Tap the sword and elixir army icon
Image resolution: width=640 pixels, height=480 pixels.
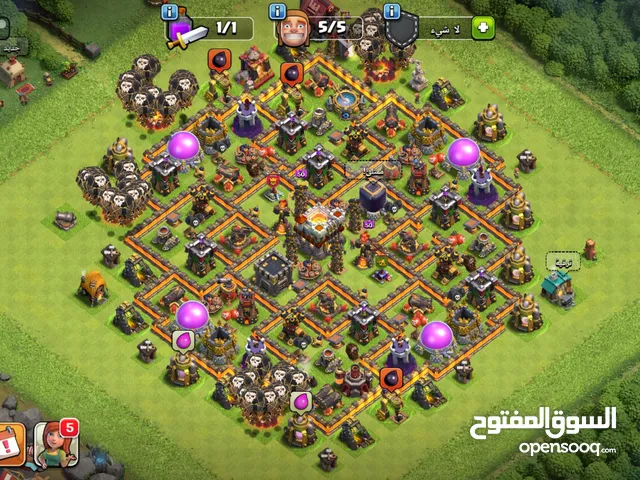click(184, 32)
